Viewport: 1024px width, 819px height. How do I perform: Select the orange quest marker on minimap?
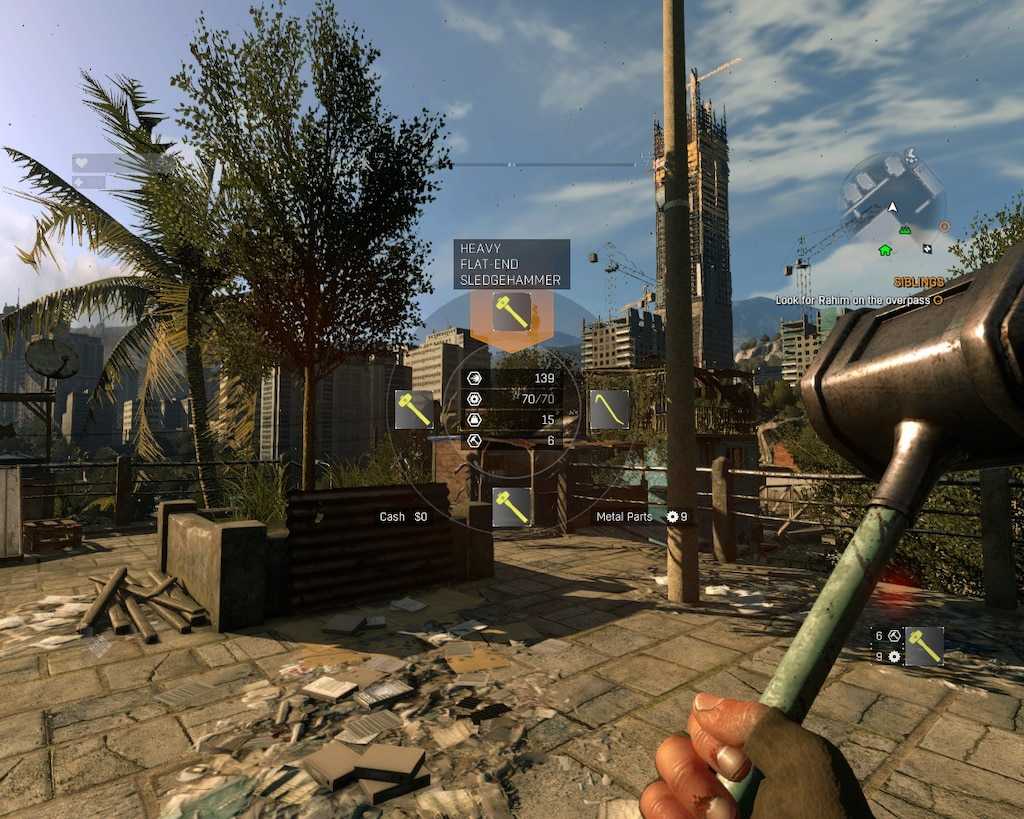[x=944, y=227]
